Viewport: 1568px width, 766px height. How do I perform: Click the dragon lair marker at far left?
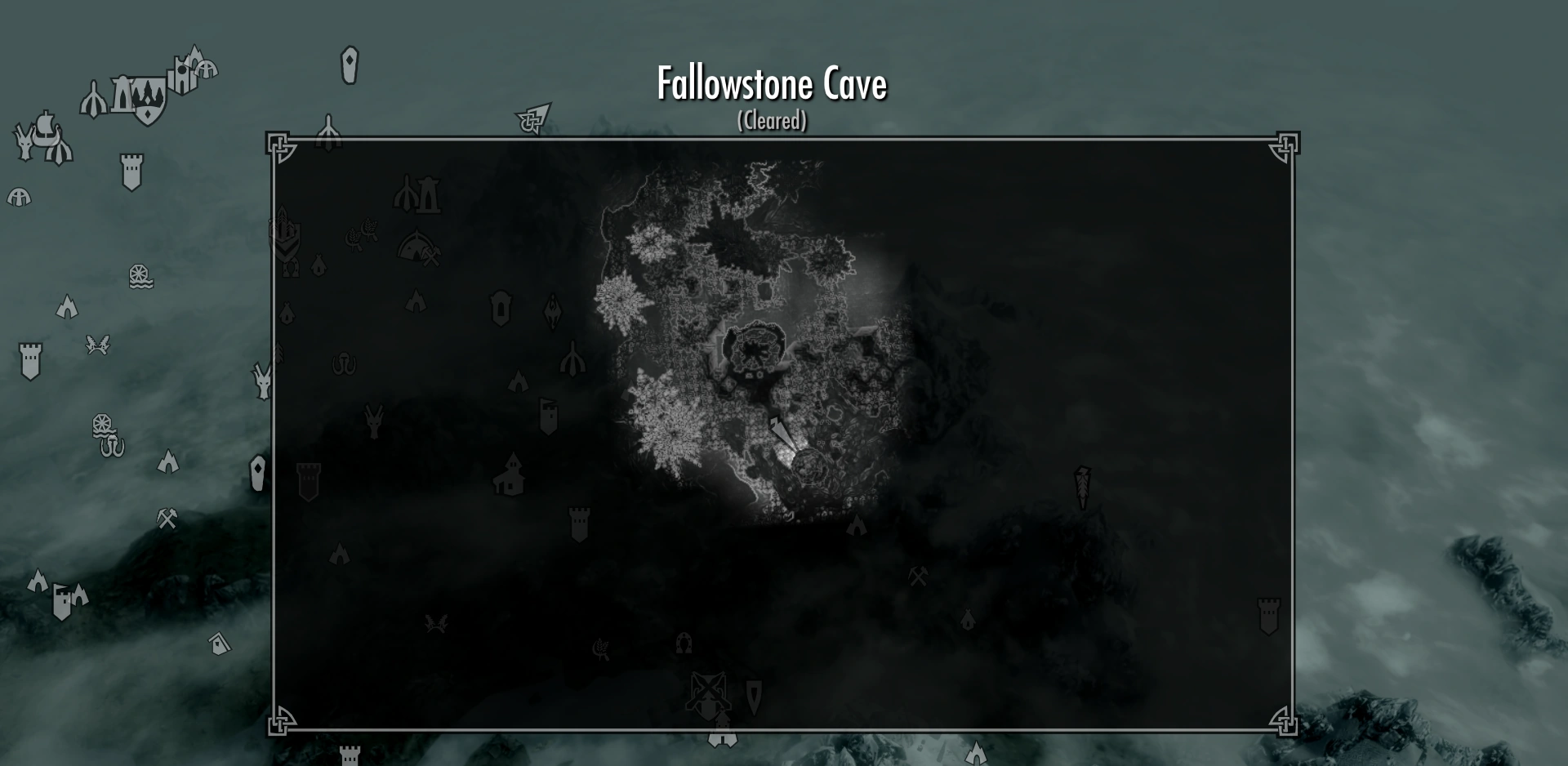pyautogui.click(x=24, y=140)
